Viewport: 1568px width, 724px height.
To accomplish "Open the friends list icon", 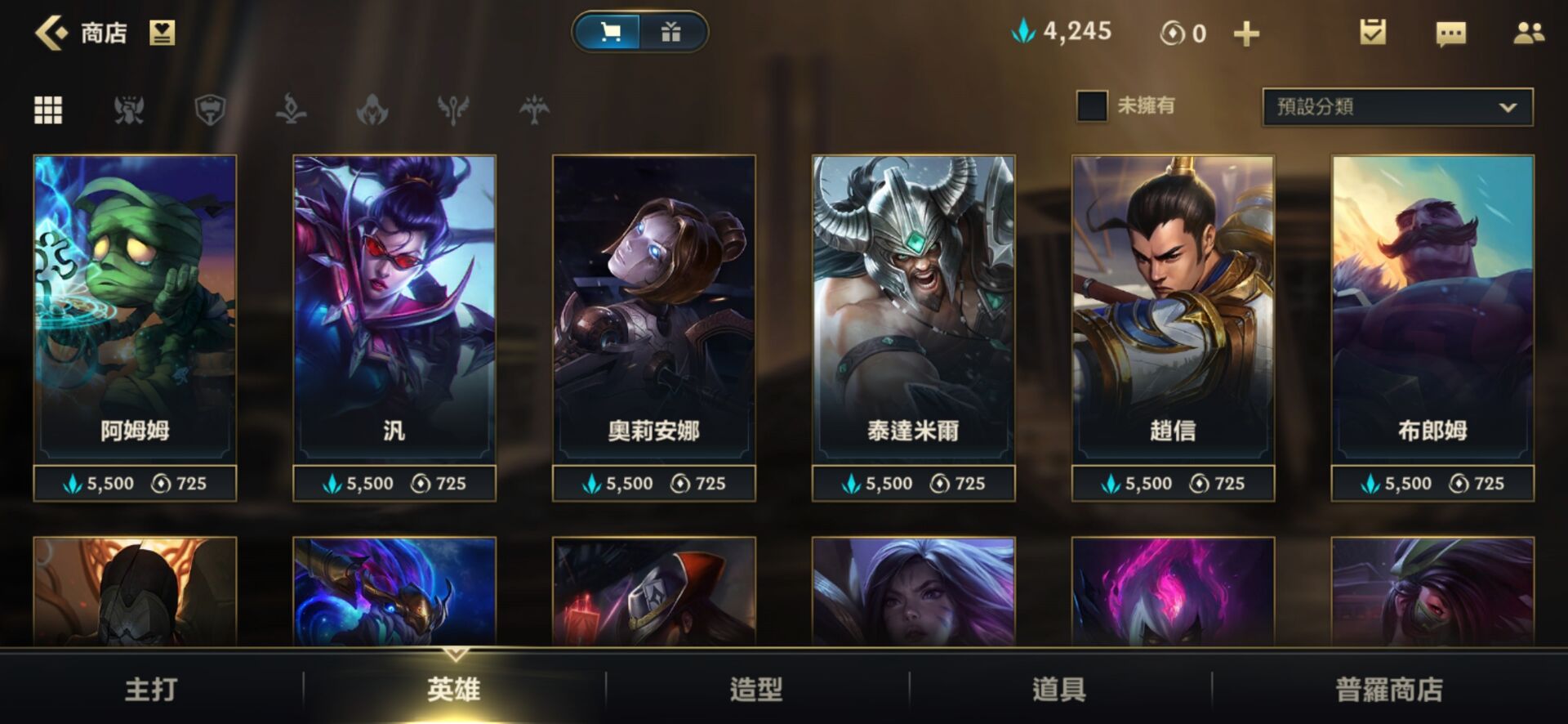I will point(1528,34).
